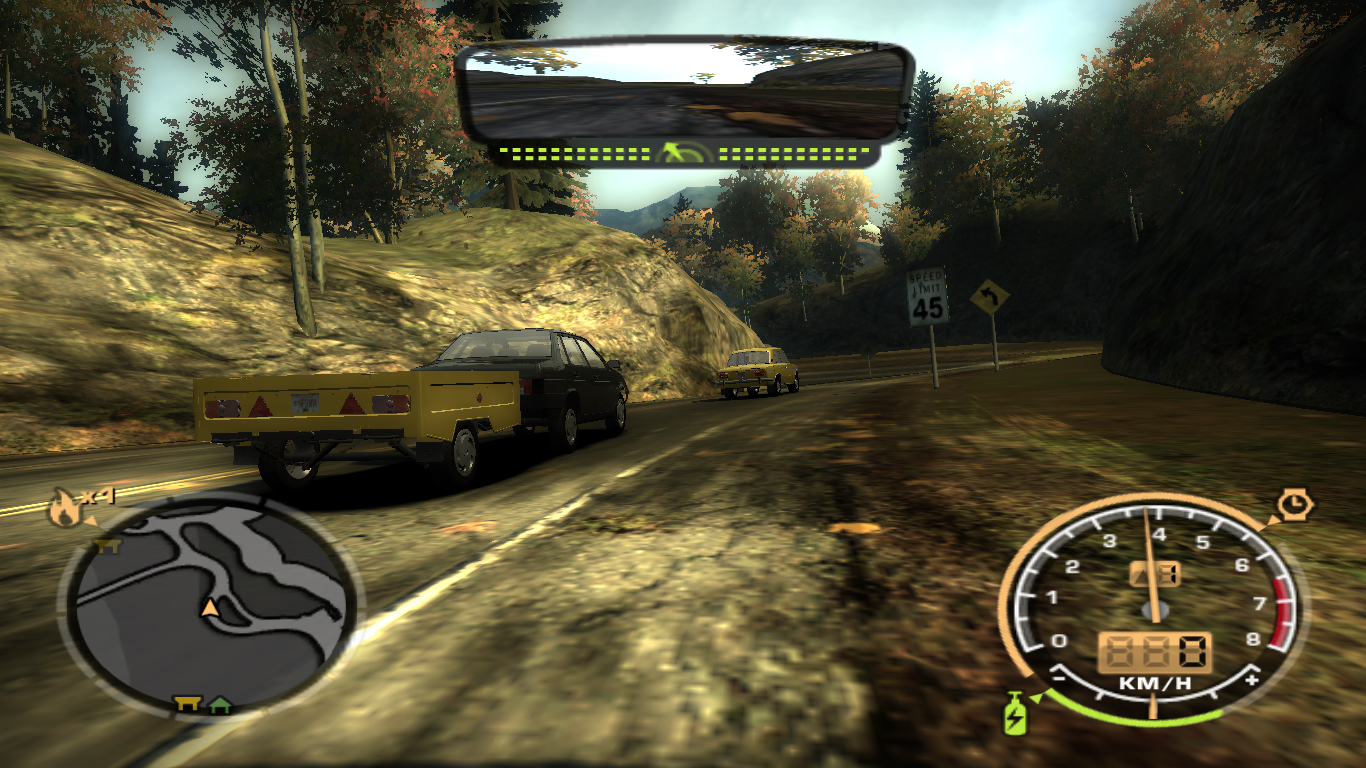Select the player arrow on the minimap
This screenshot has height=768, width=1366.
click(x=210, y=607)
